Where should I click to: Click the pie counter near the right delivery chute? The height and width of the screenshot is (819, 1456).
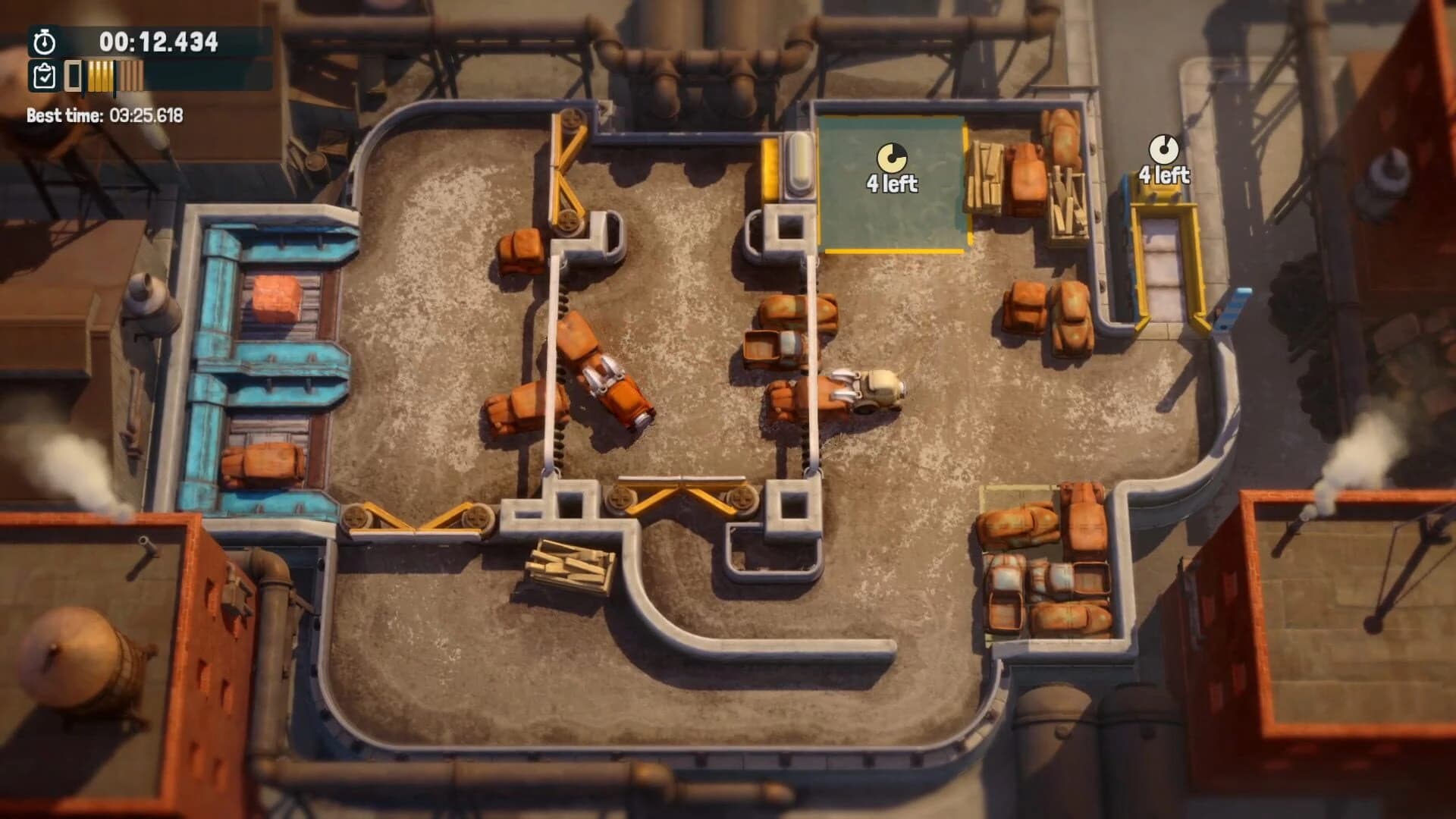click(1164, 149)
